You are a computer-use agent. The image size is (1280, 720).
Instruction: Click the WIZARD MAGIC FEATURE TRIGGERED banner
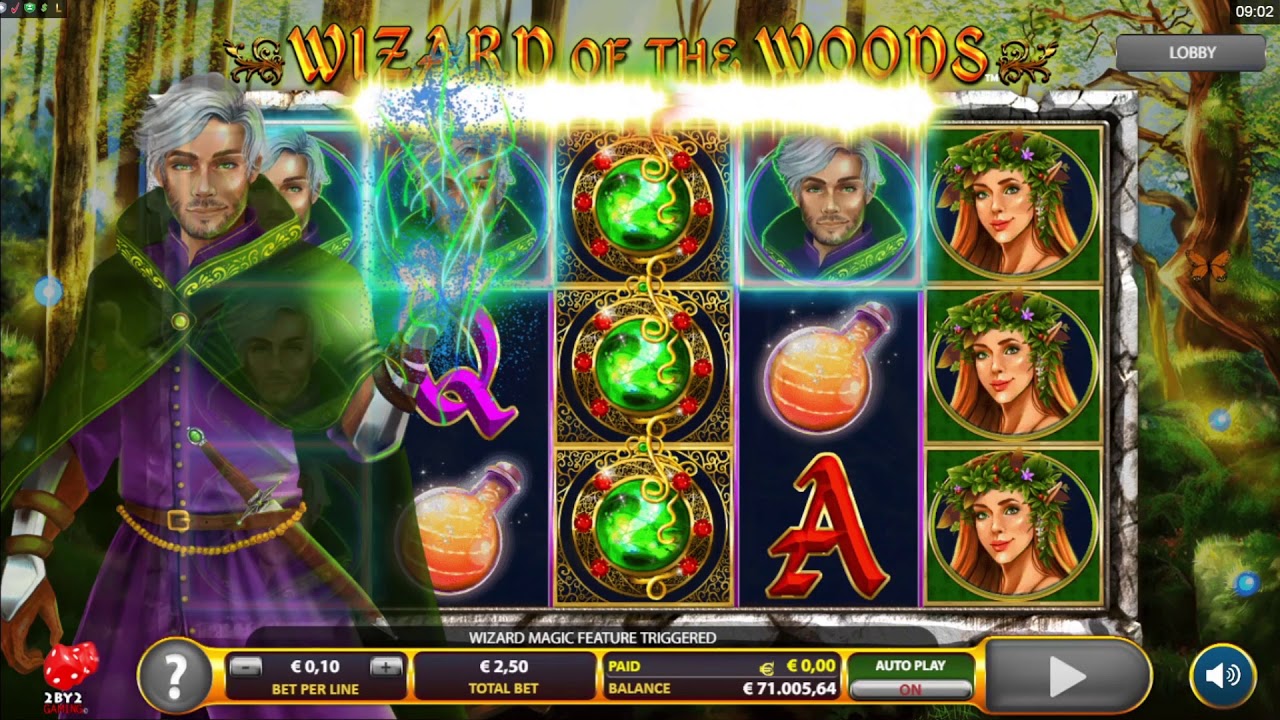(x=594, y=636)
